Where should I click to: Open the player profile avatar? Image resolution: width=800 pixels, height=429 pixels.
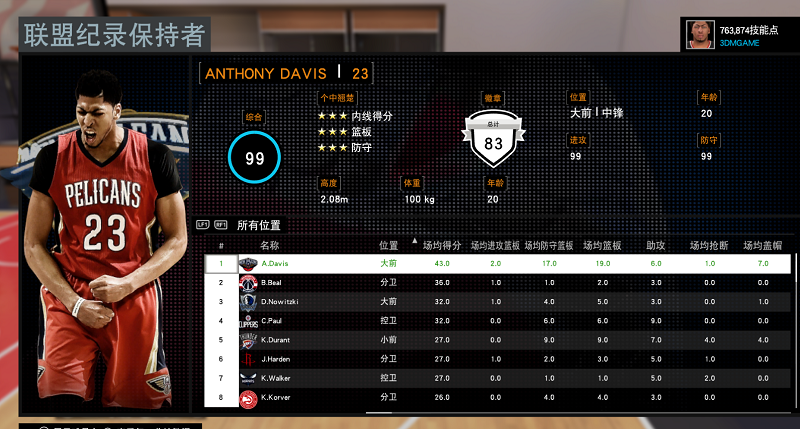click(699, 35)
